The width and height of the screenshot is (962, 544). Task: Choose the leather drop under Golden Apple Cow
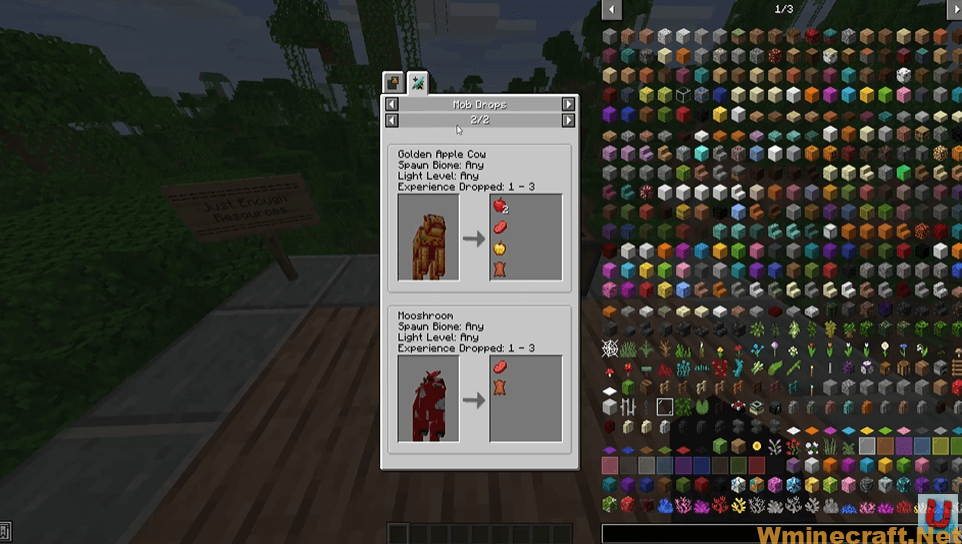[499, 269]
